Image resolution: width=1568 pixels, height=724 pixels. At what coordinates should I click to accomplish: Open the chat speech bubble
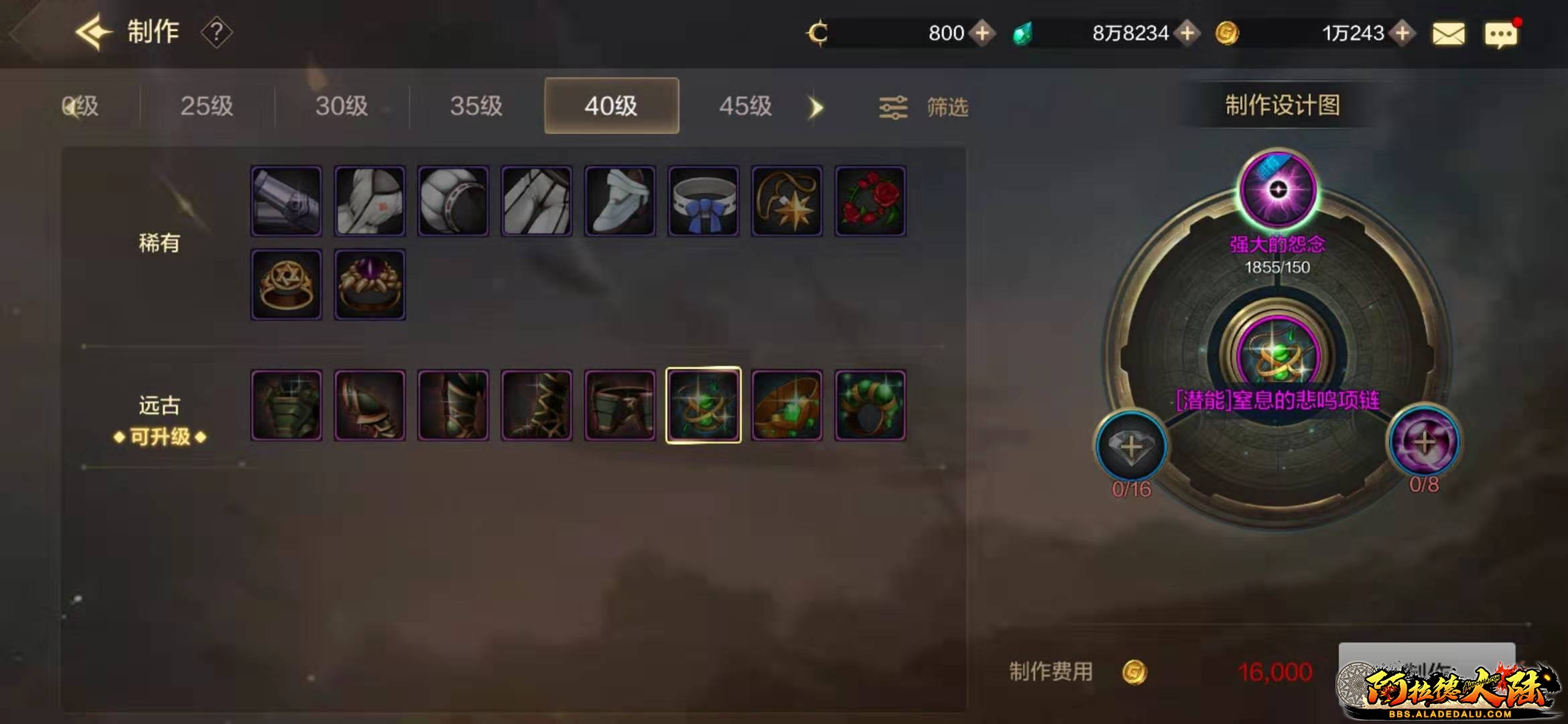coord(1501,34)
